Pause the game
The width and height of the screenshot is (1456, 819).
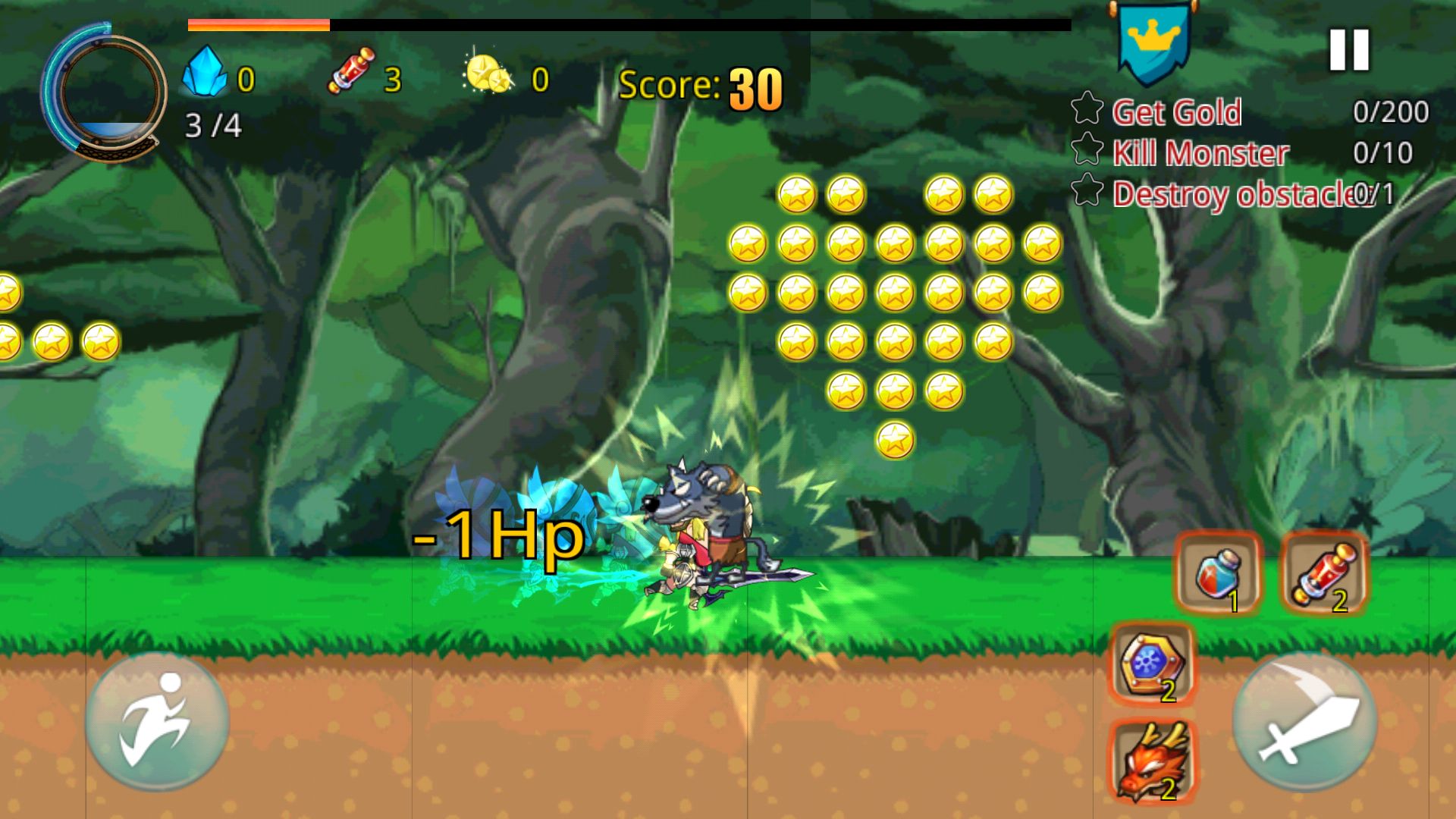pos(1349,50)
